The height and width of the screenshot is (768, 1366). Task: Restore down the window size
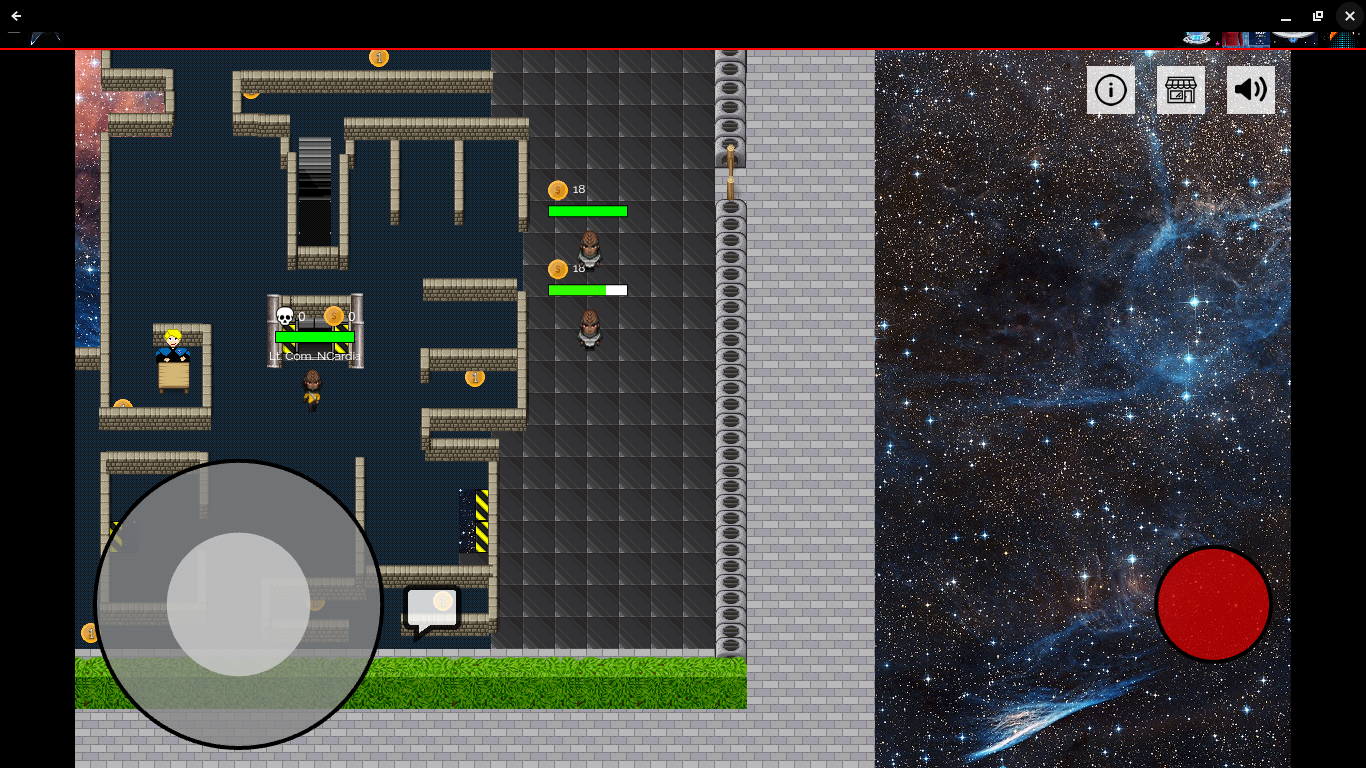point(1318,16)
